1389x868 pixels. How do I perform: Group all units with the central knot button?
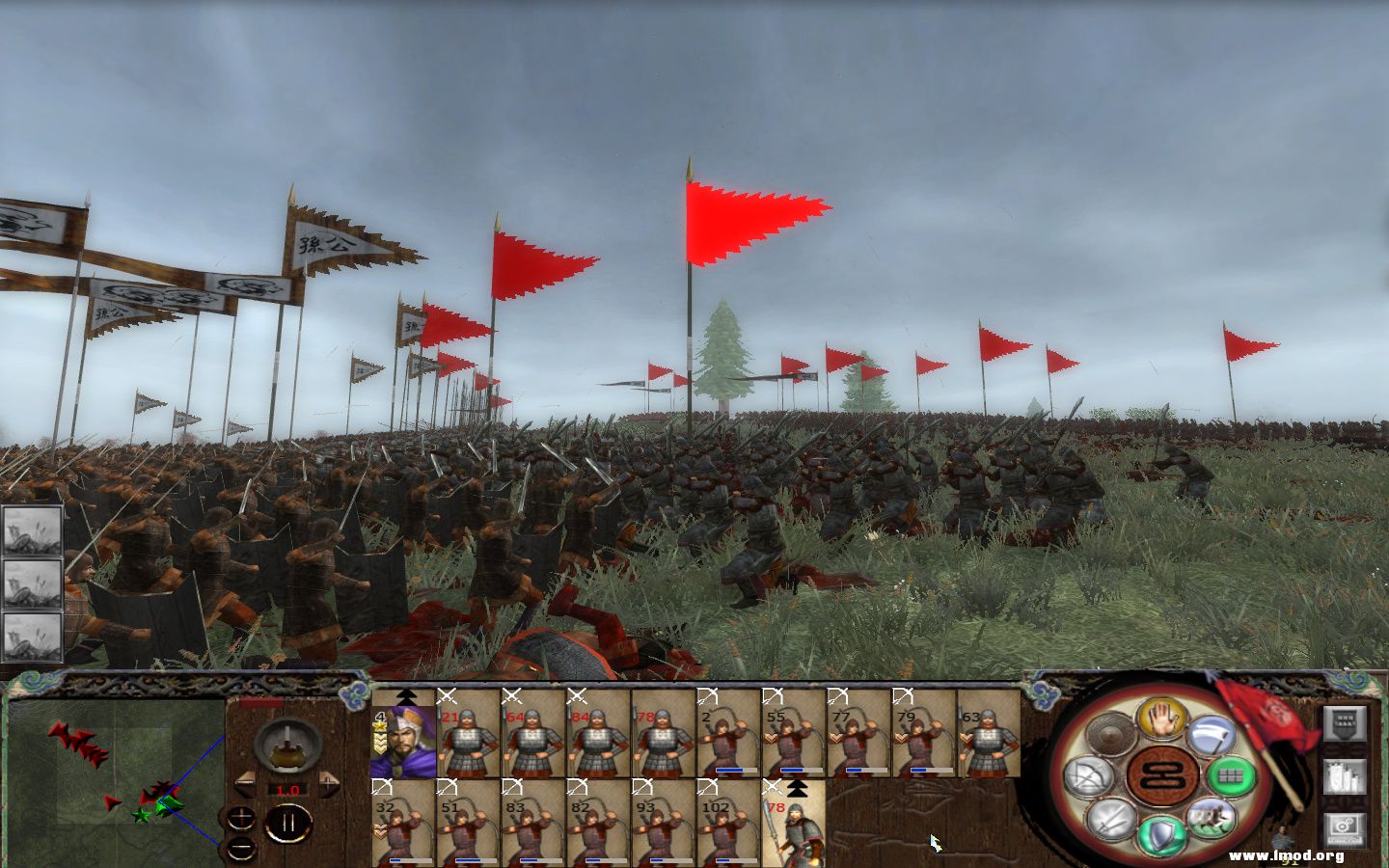[x=1161, y=775]
